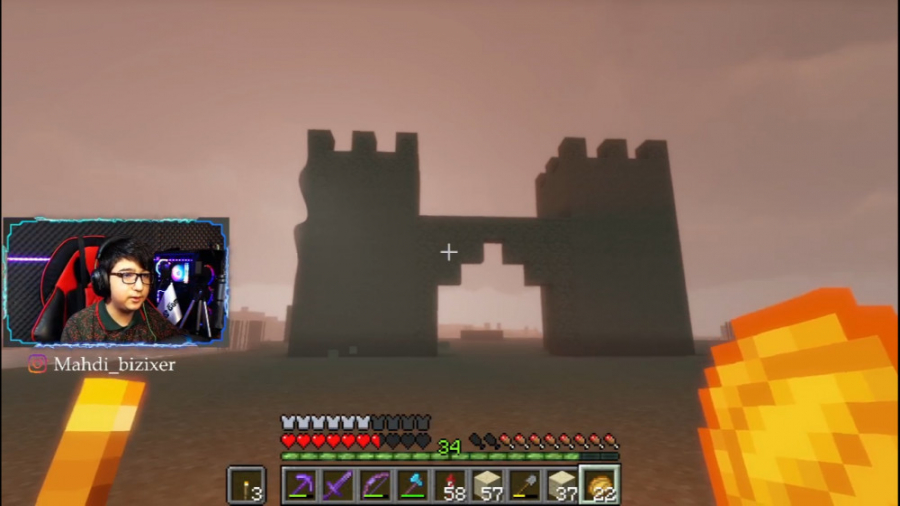Select the red-tipped item stack of 58
Image resolution: width=900 pixels, height=506 pixels.
pos(449,485)
